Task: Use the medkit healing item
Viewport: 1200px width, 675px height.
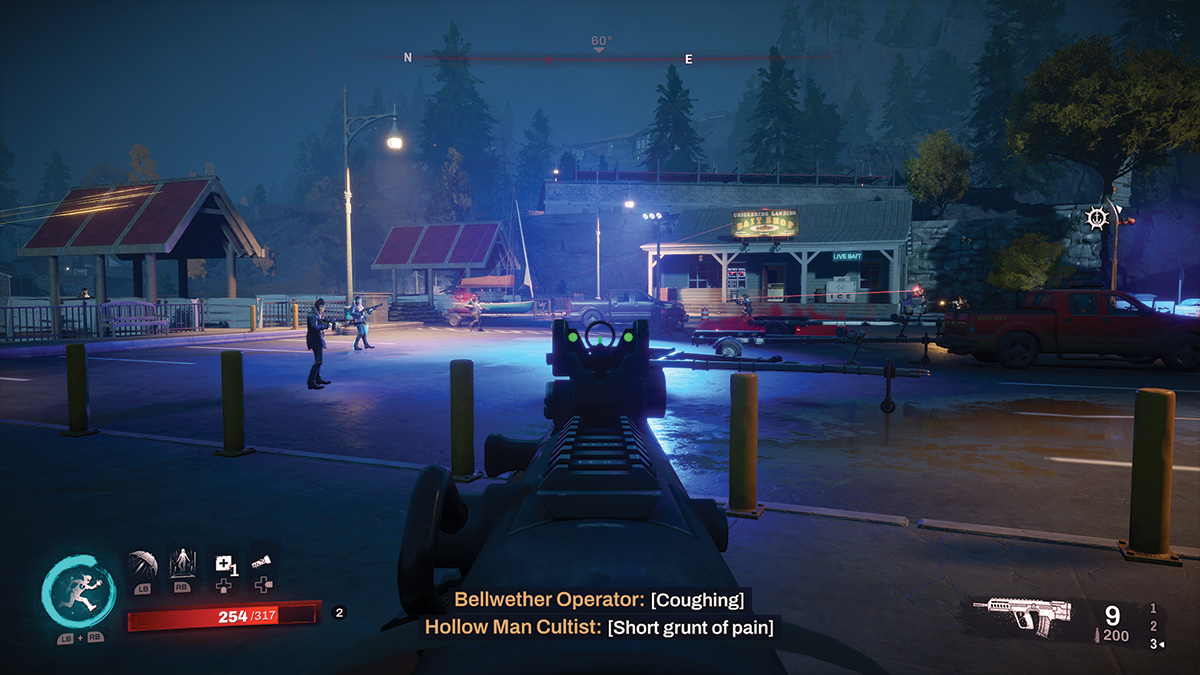Action: coord(224,564)
